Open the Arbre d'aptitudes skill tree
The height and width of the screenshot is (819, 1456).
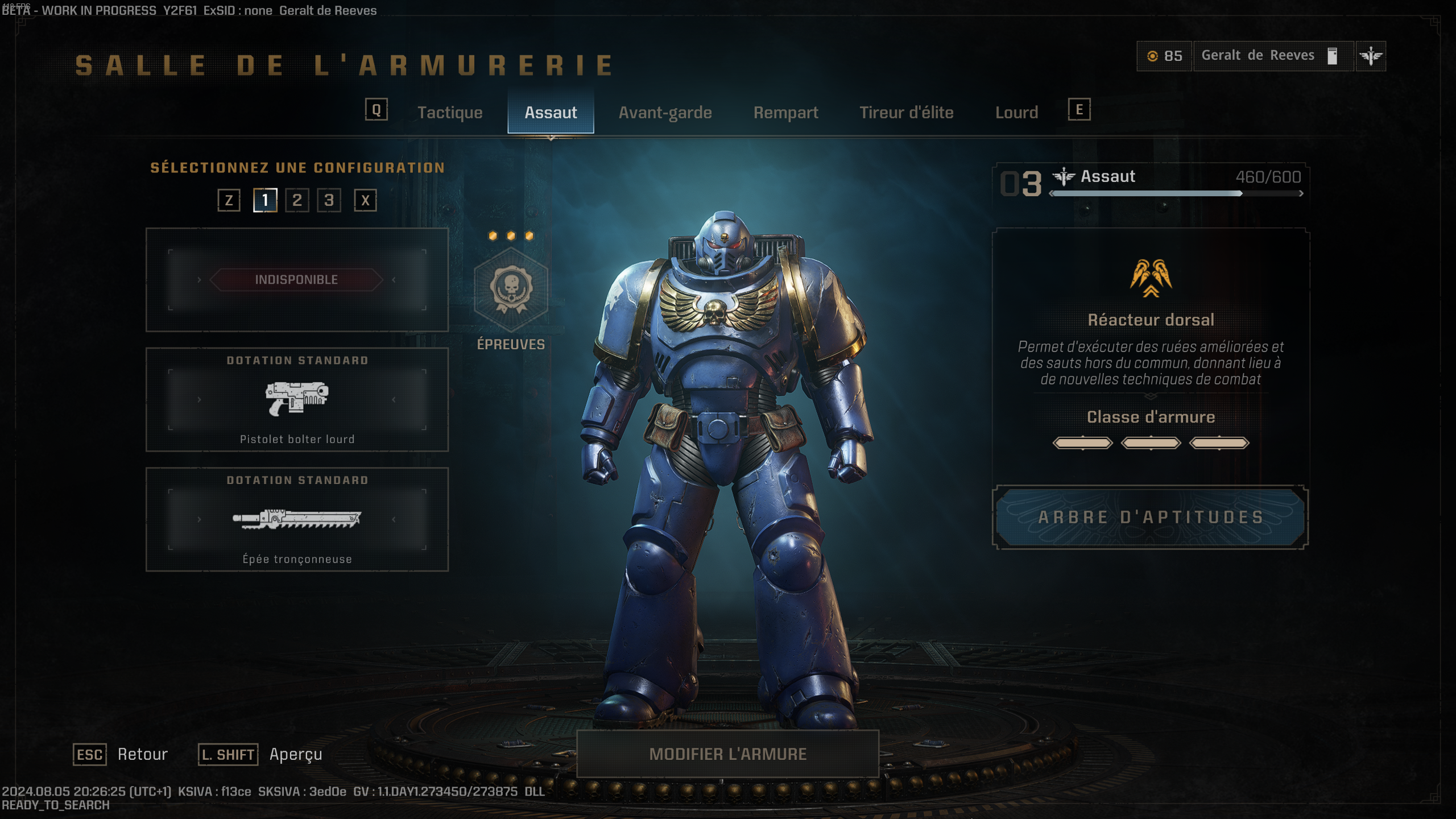[1152, 518]
